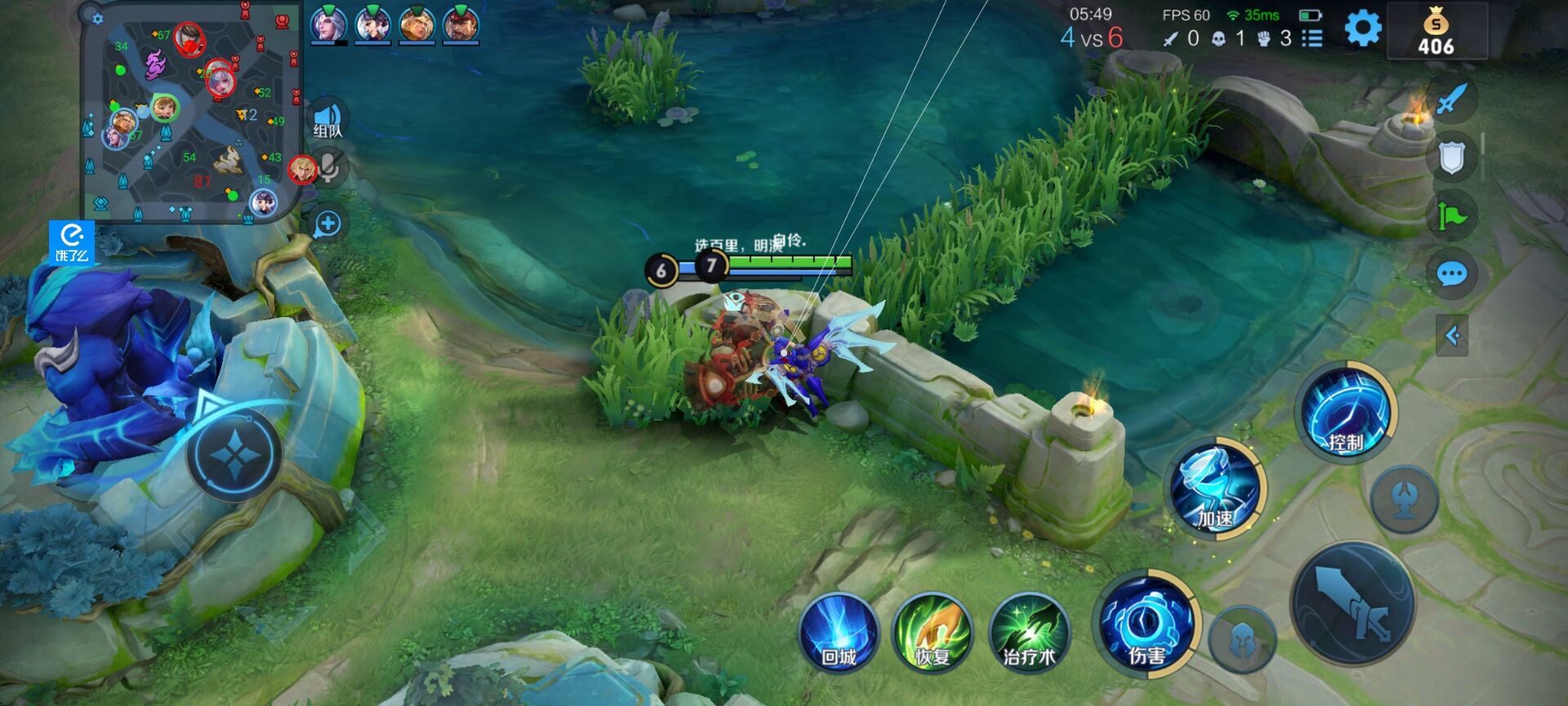1568x706 pixels.
Task: Open the settings gear menu
Action: (x=1362, y=29)
